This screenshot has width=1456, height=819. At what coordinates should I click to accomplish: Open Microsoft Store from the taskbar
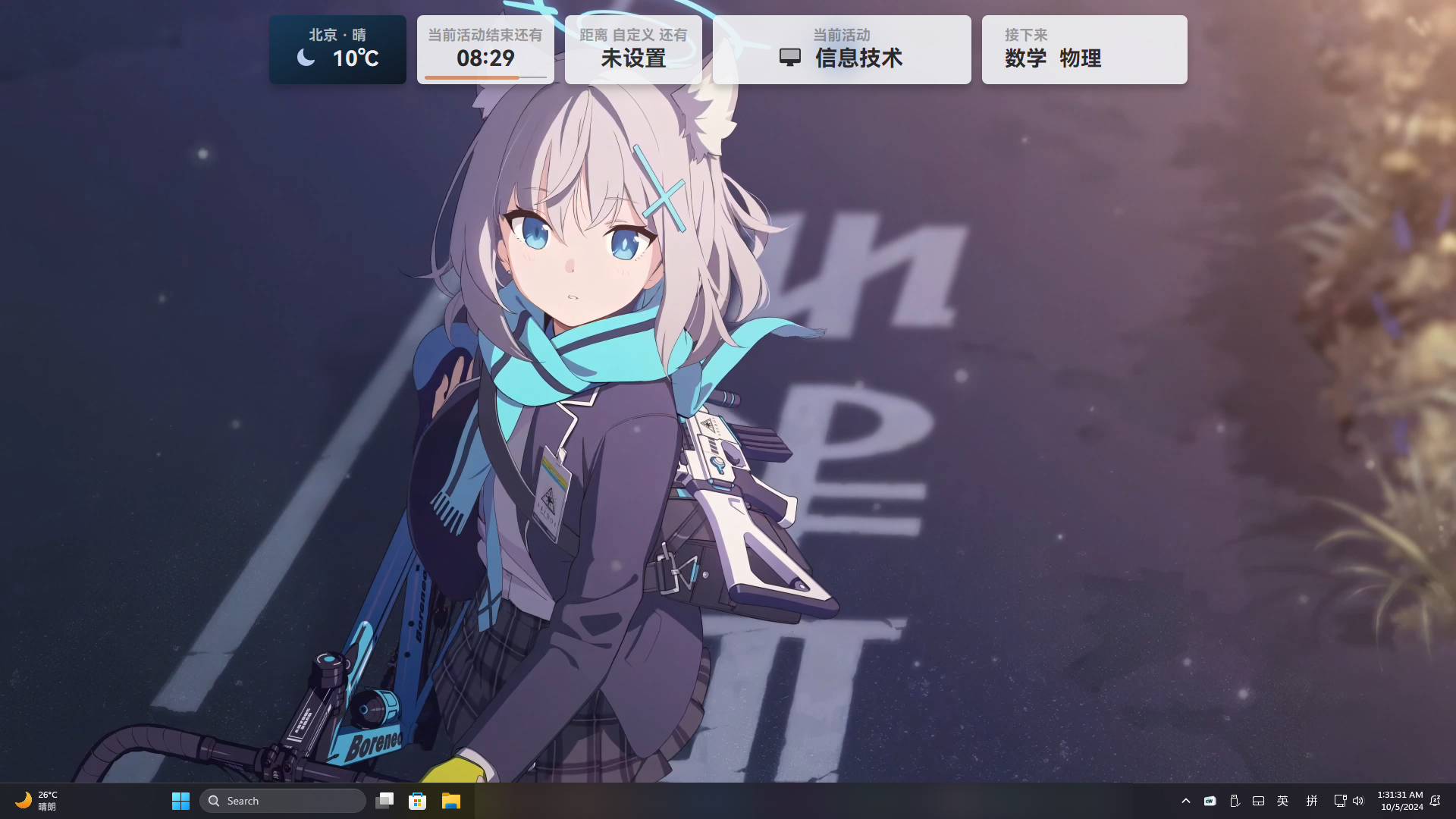(417, 800)
